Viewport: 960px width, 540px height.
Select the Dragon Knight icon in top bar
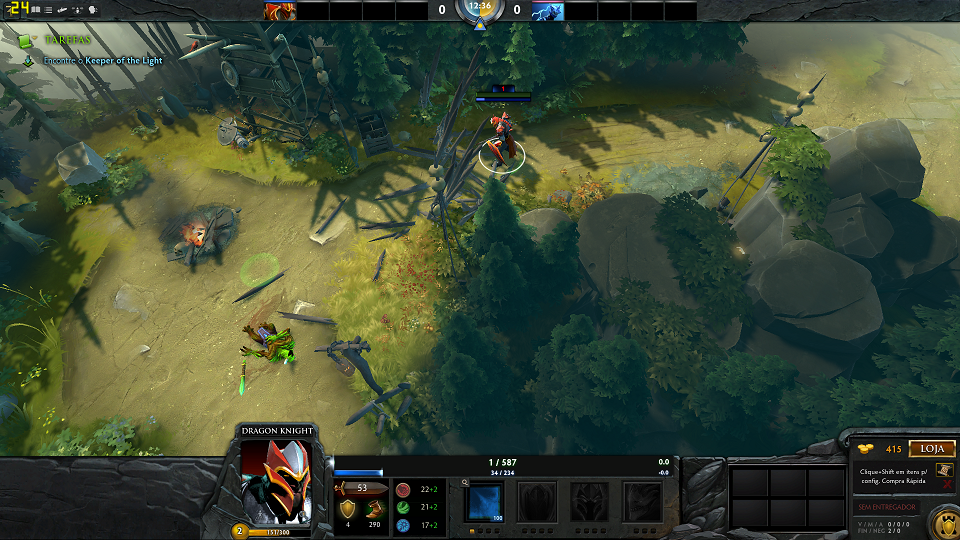pyautogui.click(x=279, y=11)
